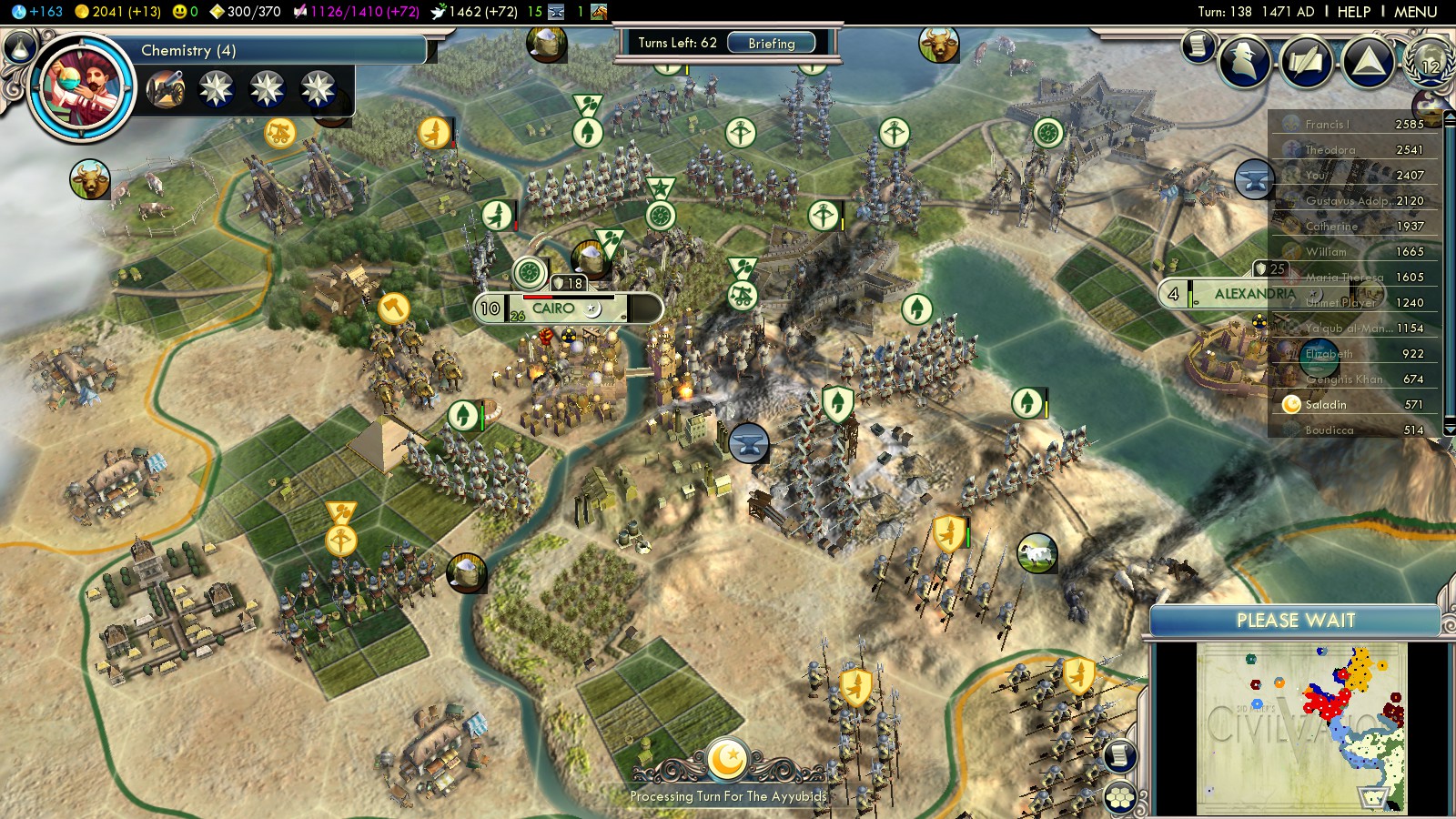The width and height of the screenshot is (1456, 819).
Task: Select the ALEXANDRIA city banner
Action: 1254,294
